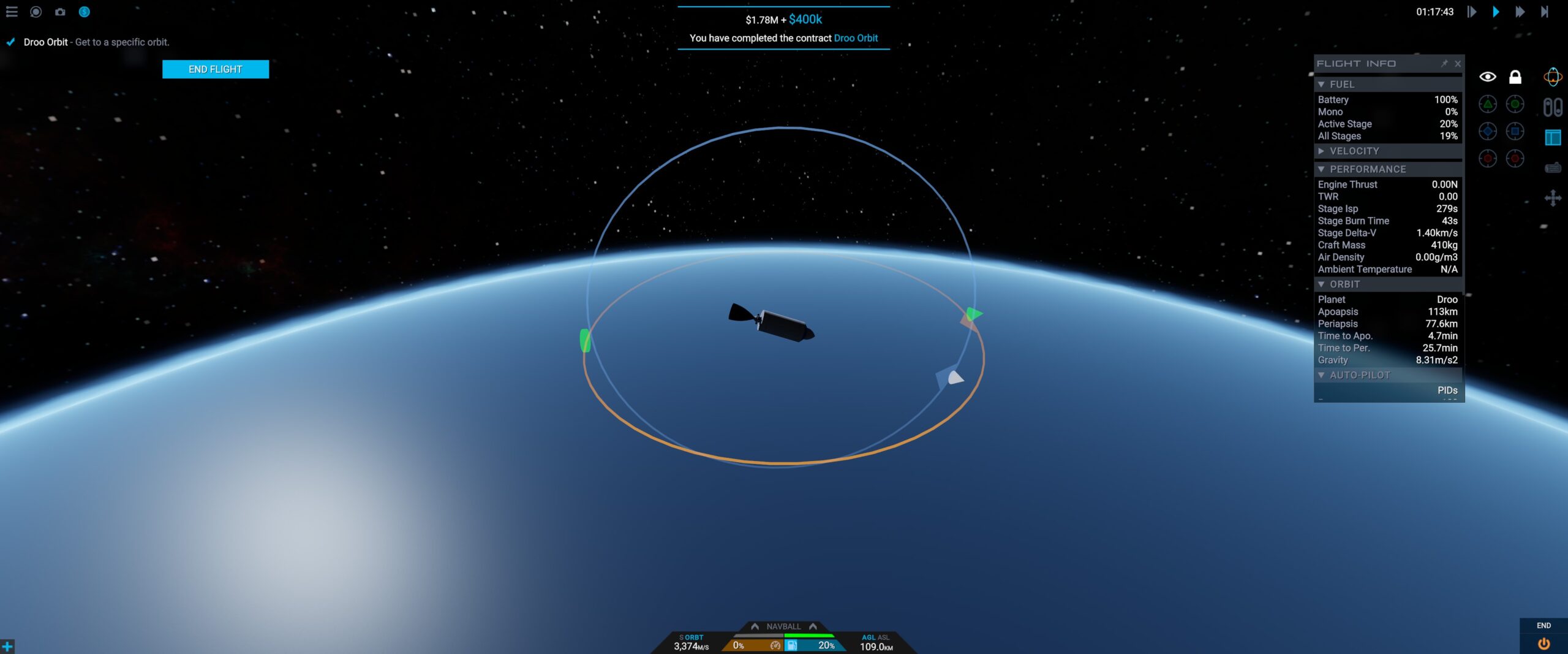This screenshot has width=1568, height=654.
Task: Collapse the FUEL section
Action: (x=1321, y=85)
